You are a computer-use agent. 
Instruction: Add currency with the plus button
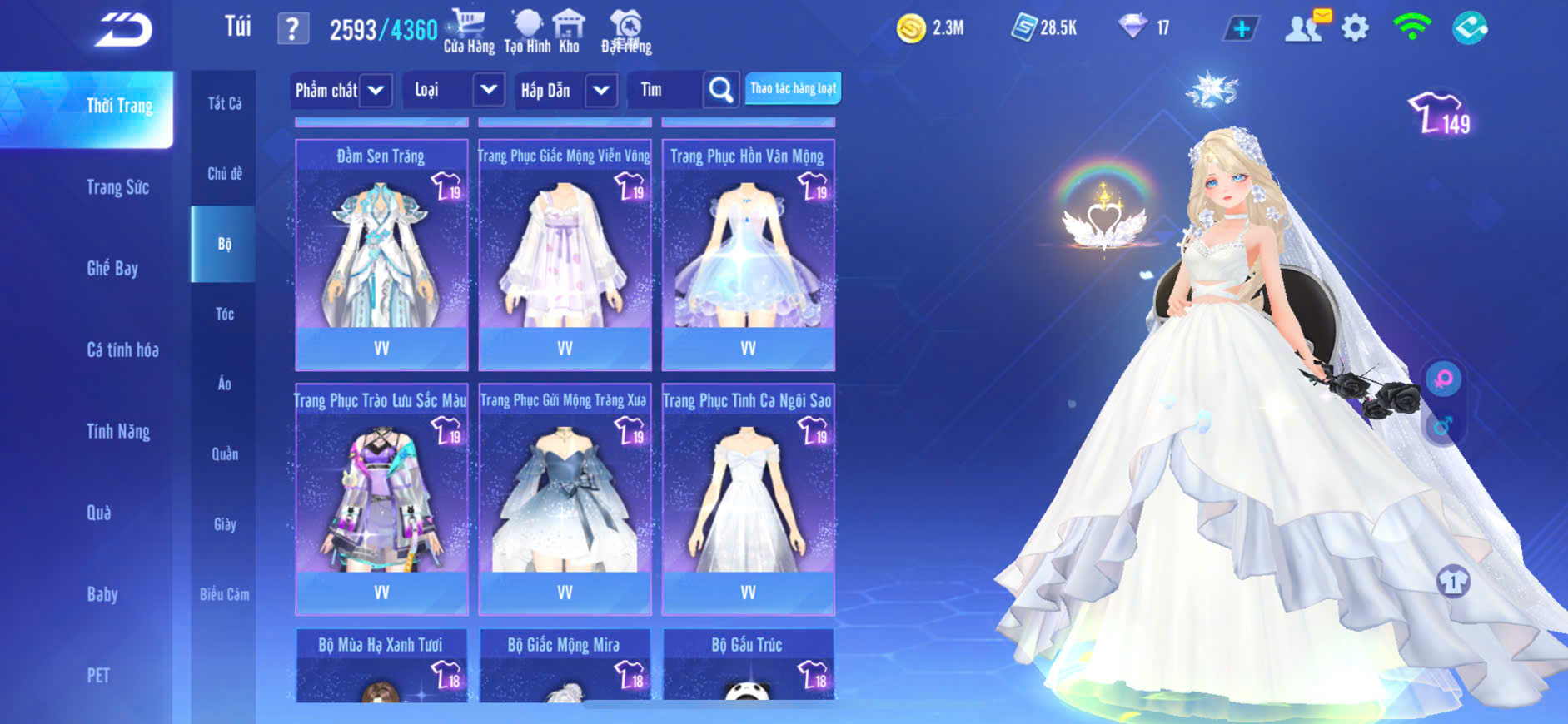(1241, 29)
